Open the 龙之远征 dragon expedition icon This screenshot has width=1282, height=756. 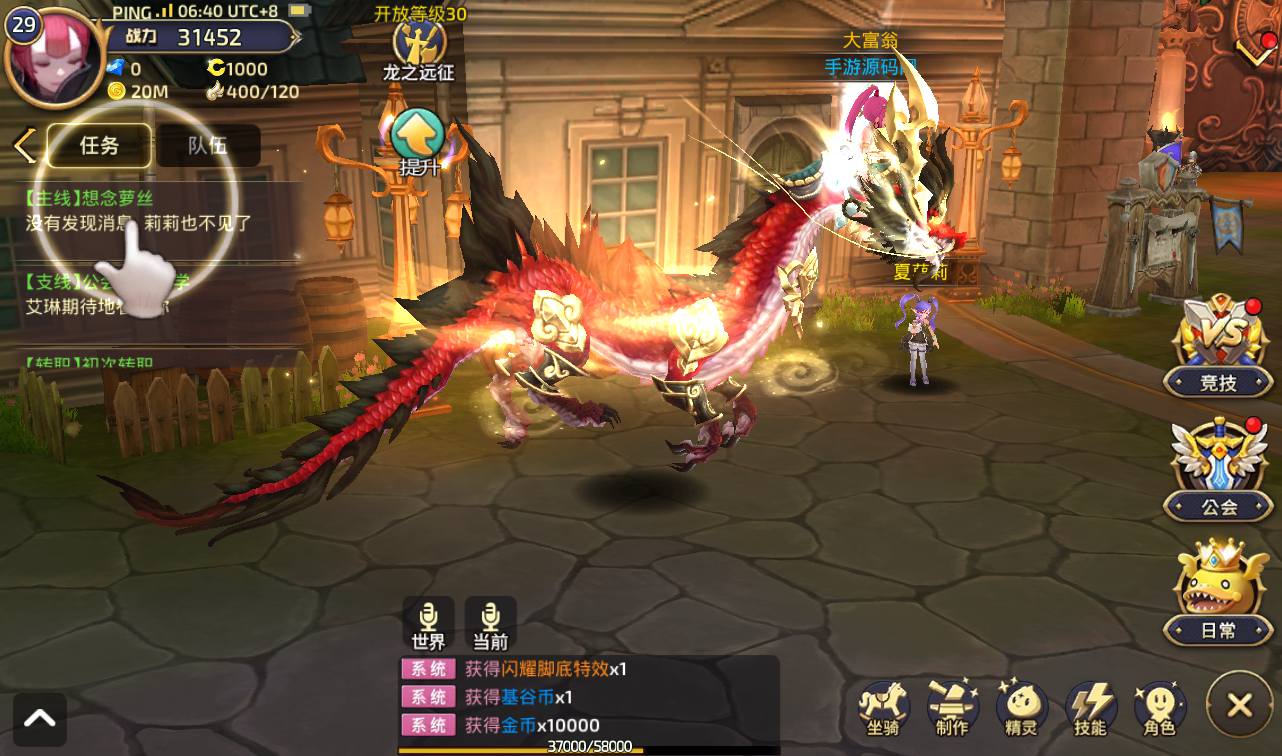[x=418, y=45]
